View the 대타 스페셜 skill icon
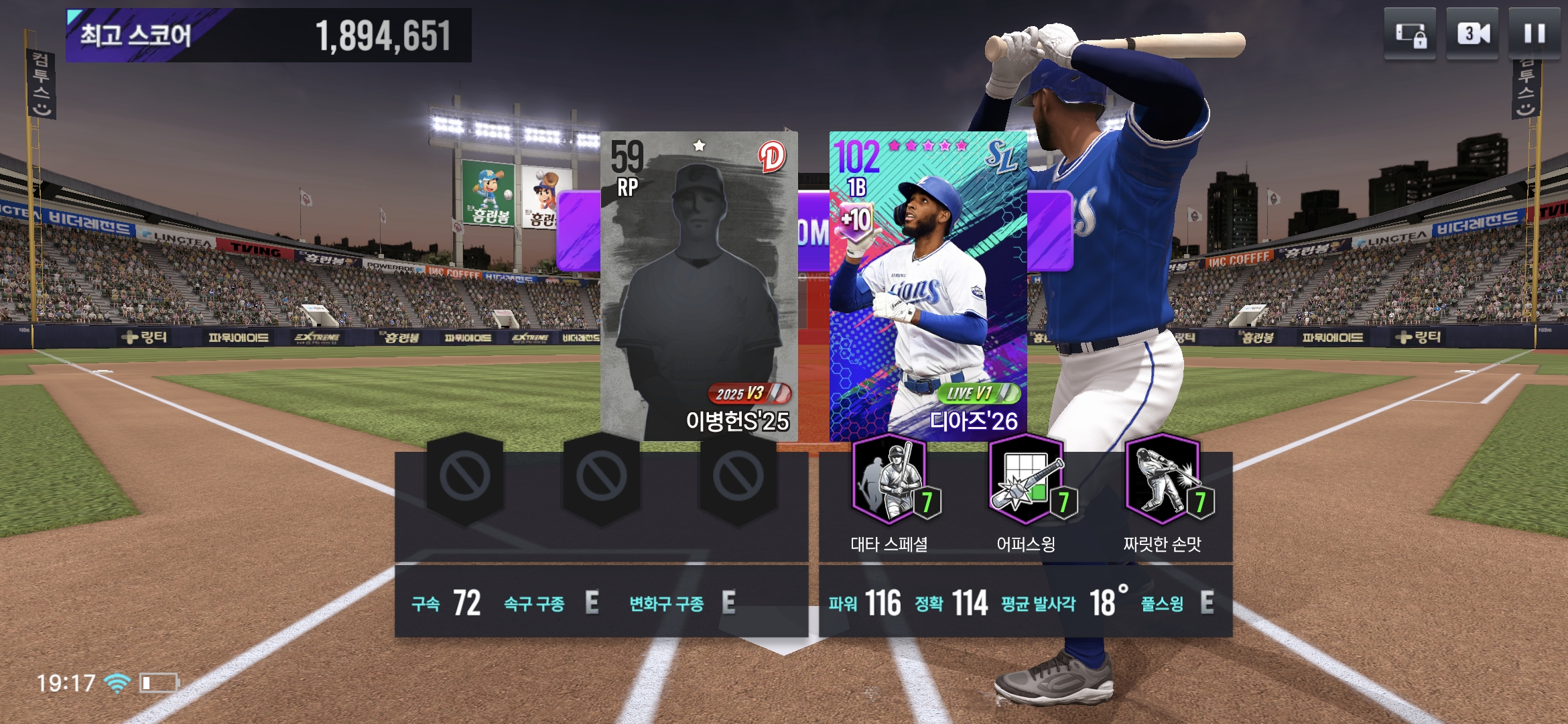Viewport: 1568px width, 724px height. [891, 480]
